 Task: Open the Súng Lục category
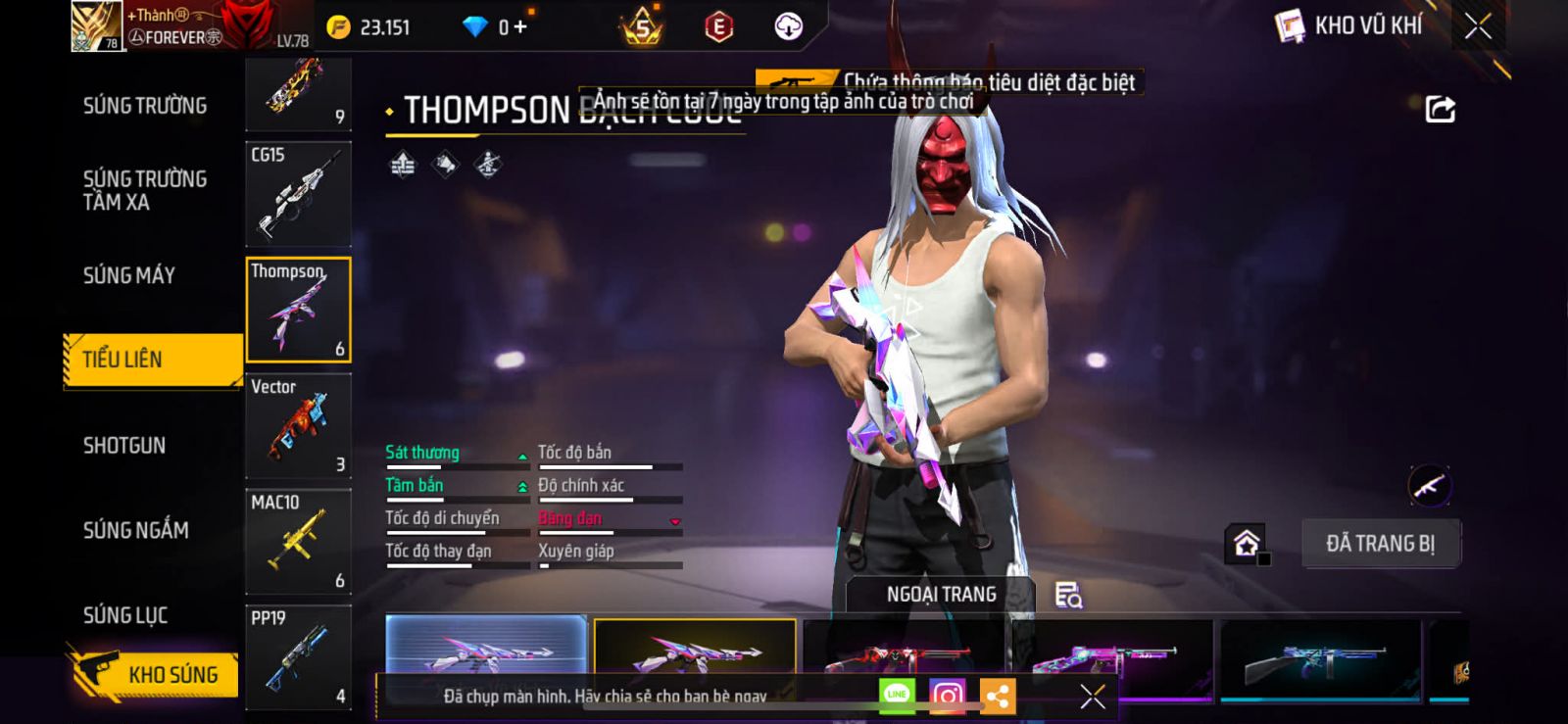coord(125,615)
